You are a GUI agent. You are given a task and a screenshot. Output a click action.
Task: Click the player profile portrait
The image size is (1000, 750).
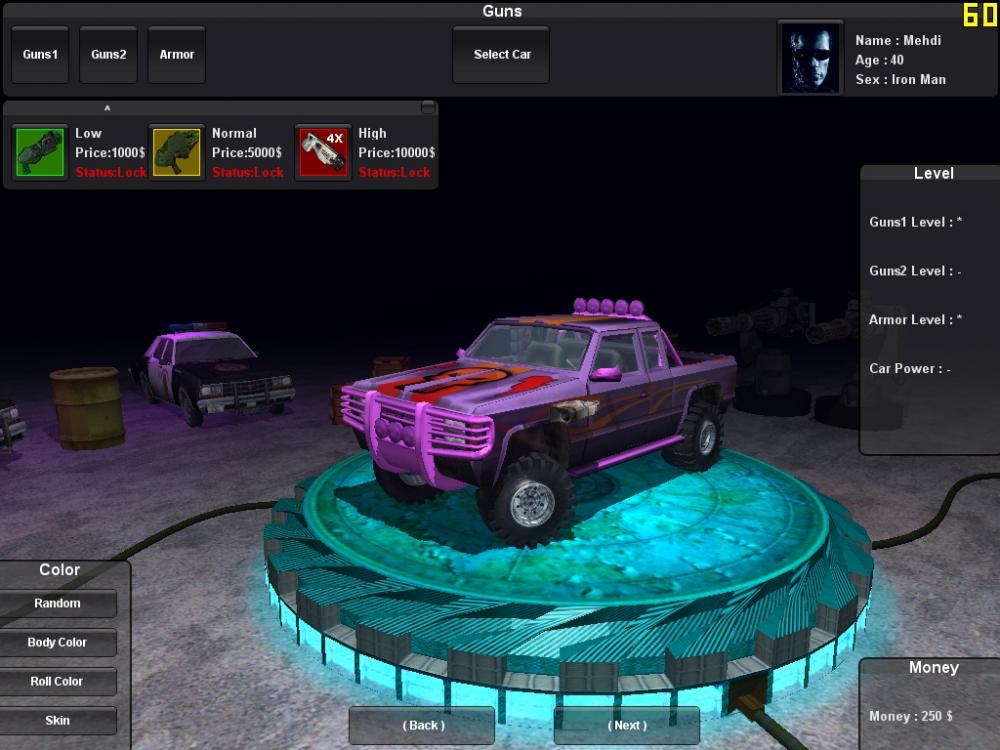coord(810,58)
